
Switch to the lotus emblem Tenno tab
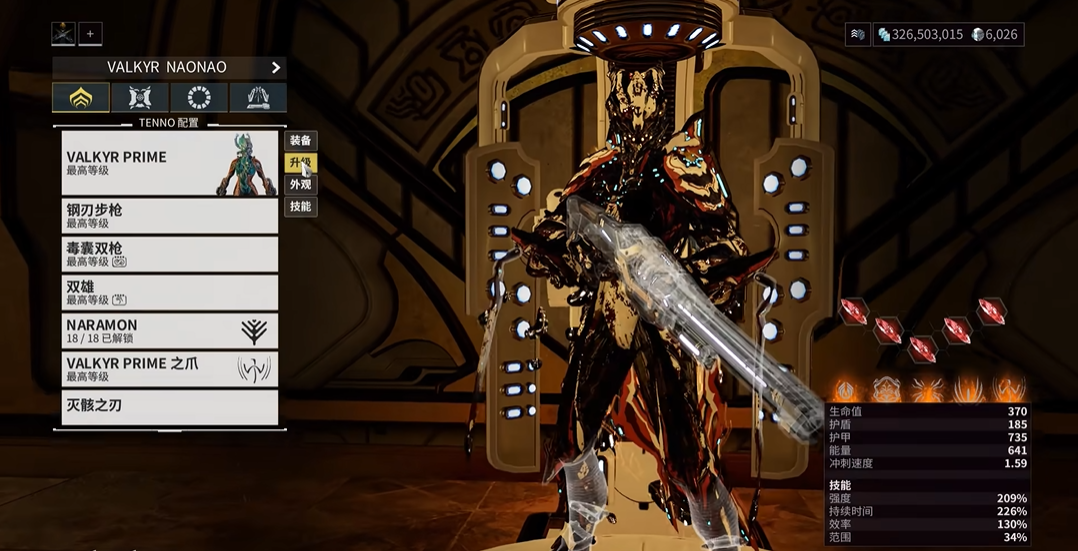point(81,98)
